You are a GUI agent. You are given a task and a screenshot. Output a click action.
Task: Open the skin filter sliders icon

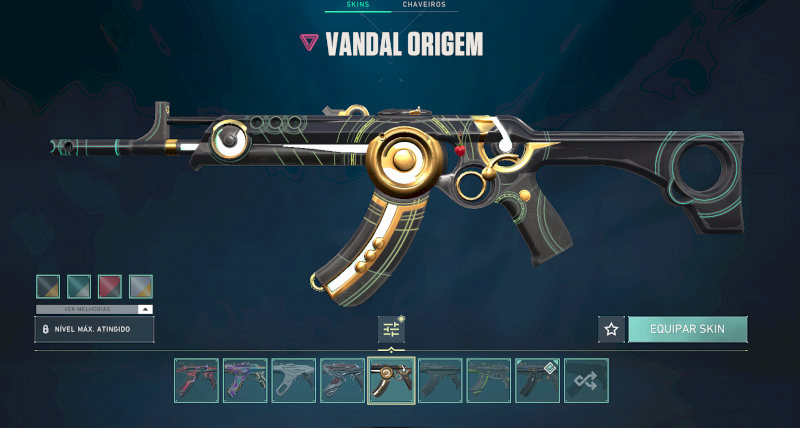(x=391, y=329)
